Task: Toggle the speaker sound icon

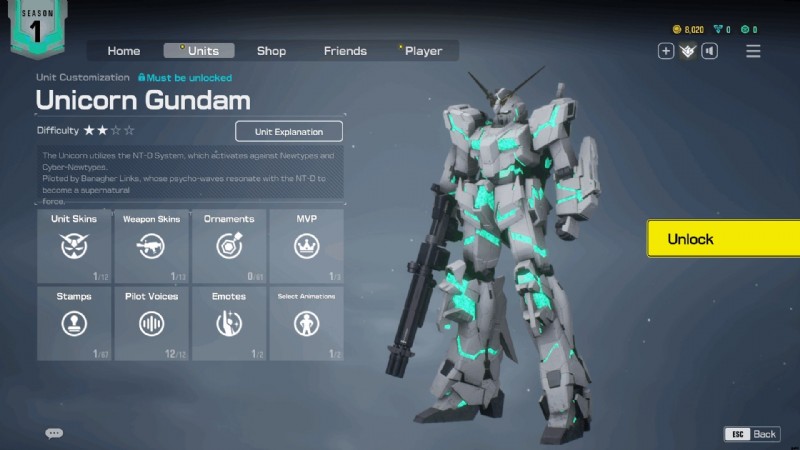Action: tap(709, 51)
